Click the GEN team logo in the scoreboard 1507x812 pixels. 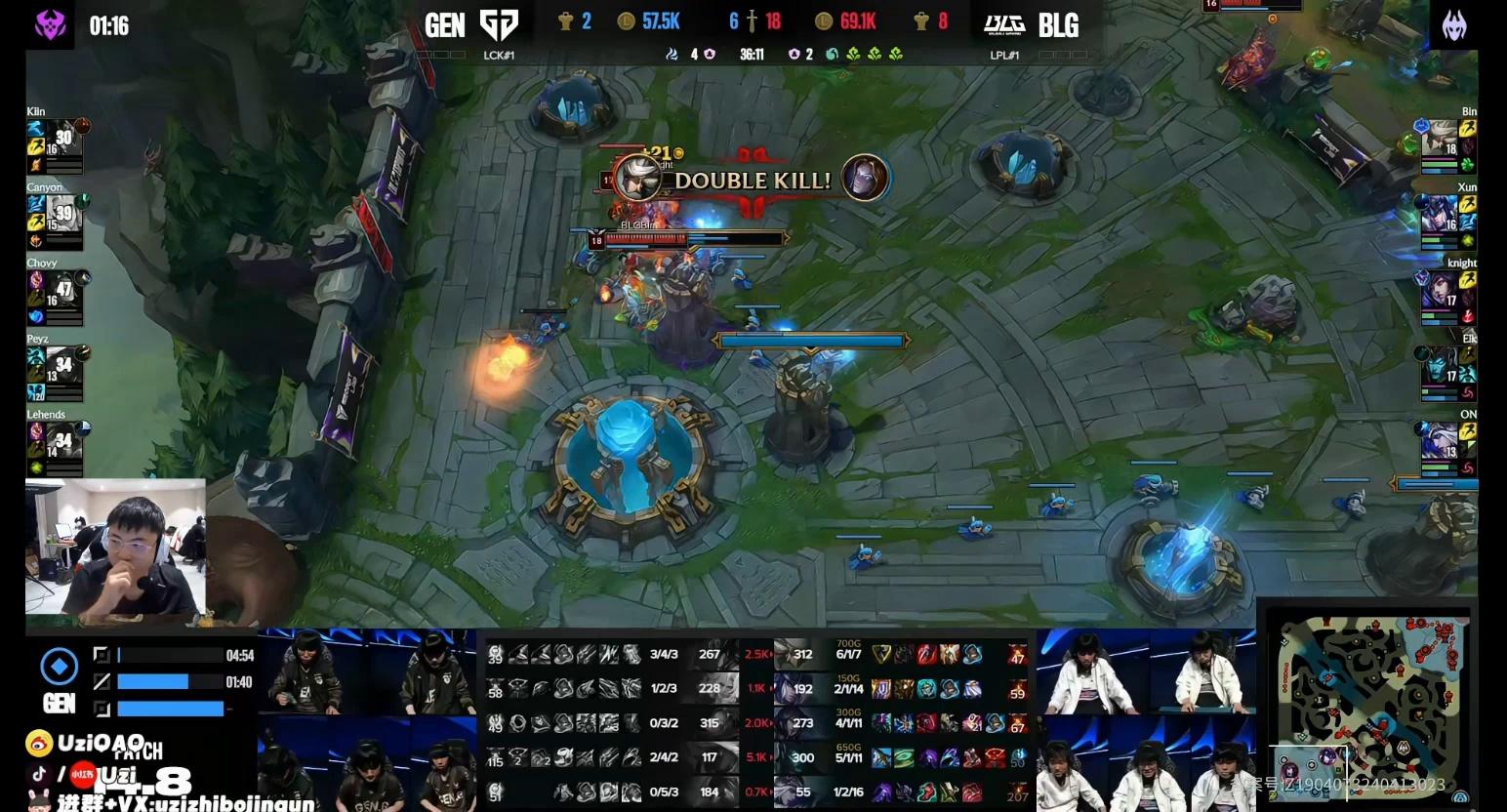click(499, 24)
